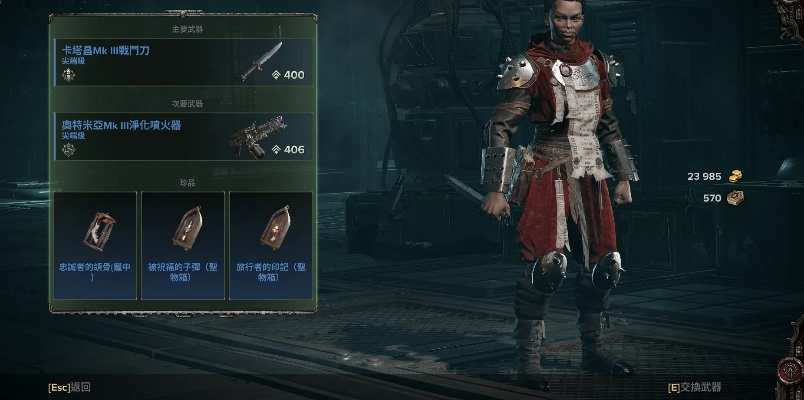Screen dimensions: 804x400
Task: Go back with the 返回 button
Action: (x=70, y=387)
